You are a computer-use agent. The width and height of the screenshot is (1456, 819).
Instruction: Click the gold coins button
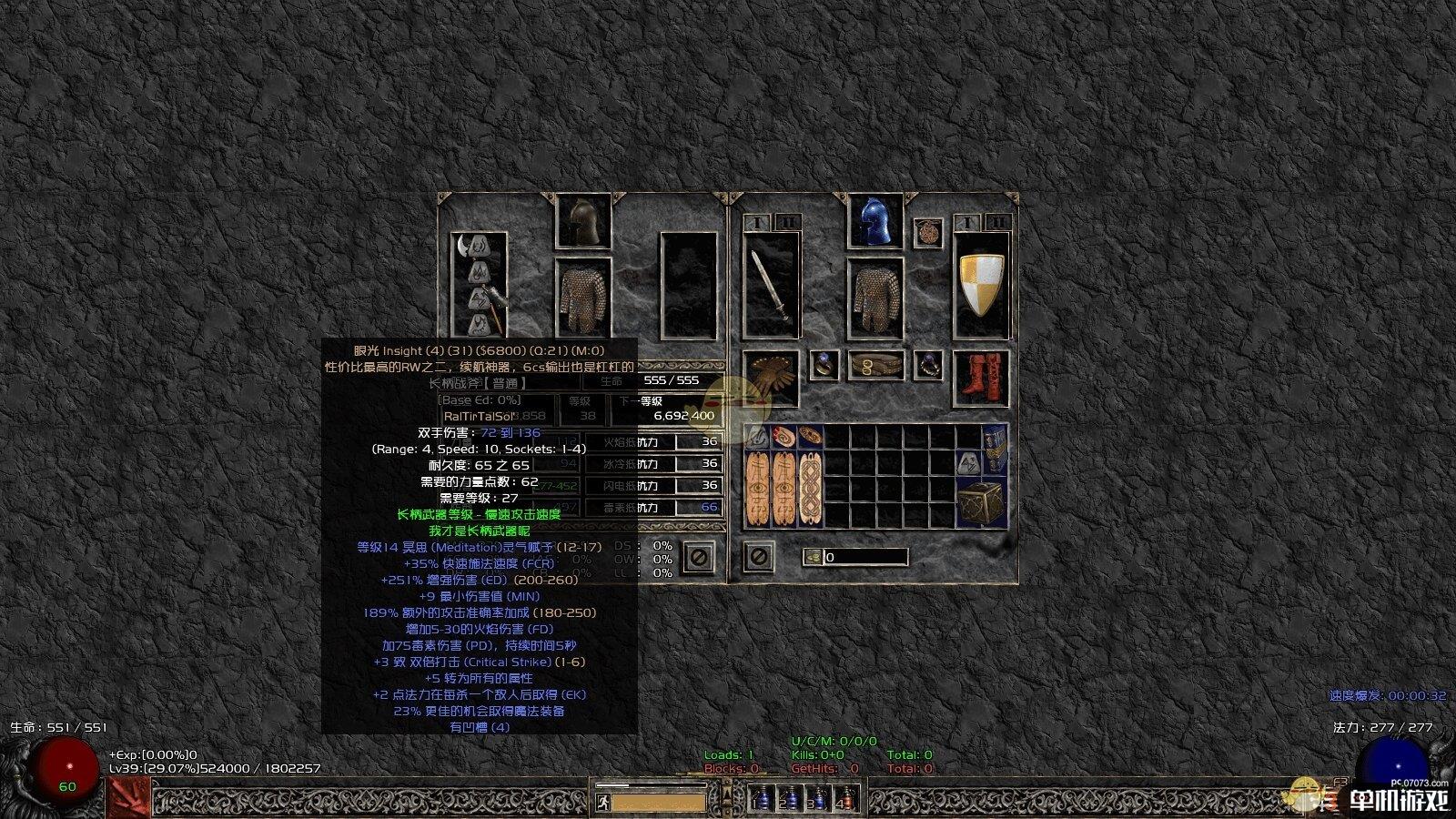point(814,557)
